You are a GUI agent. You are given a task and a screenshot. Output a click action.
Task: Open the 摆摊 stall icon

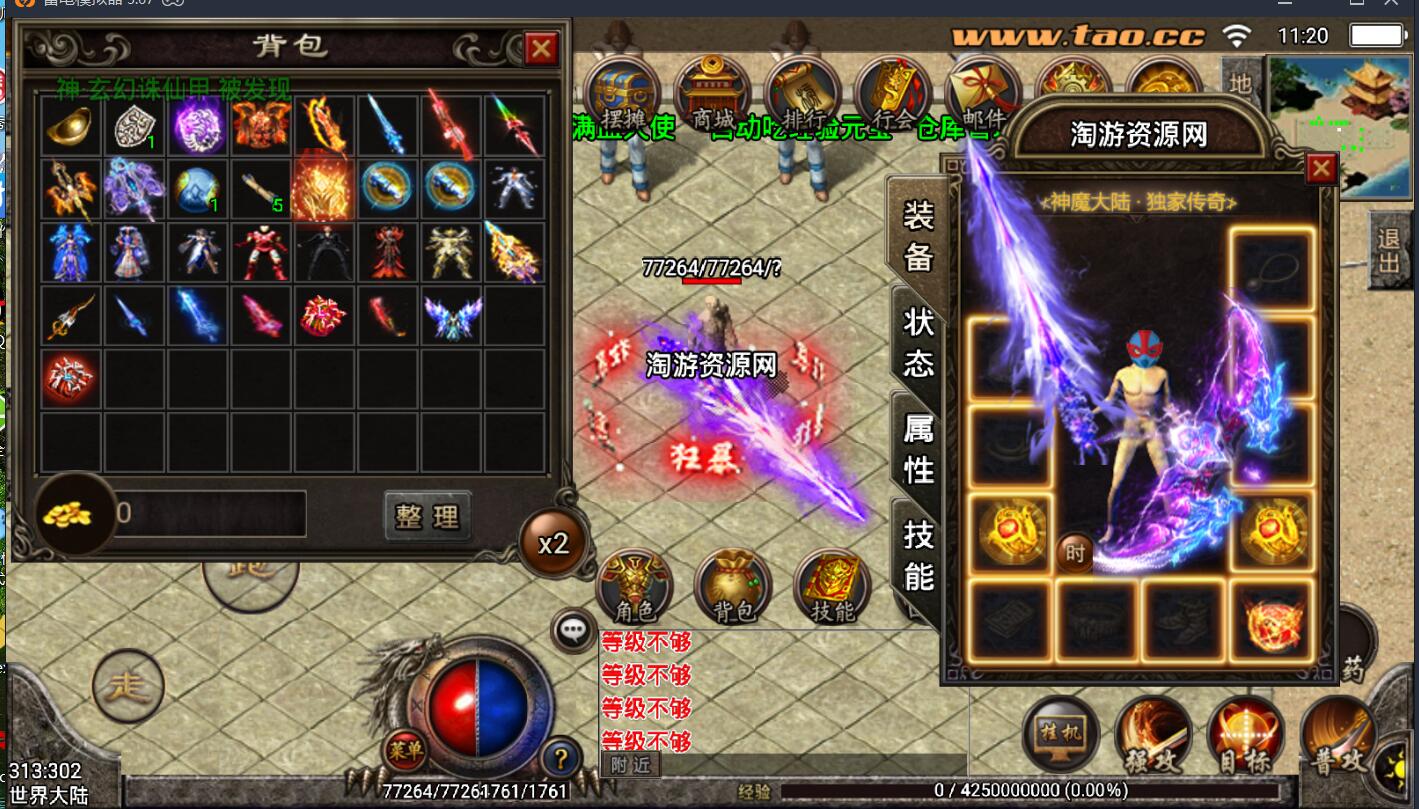point(622,95)
